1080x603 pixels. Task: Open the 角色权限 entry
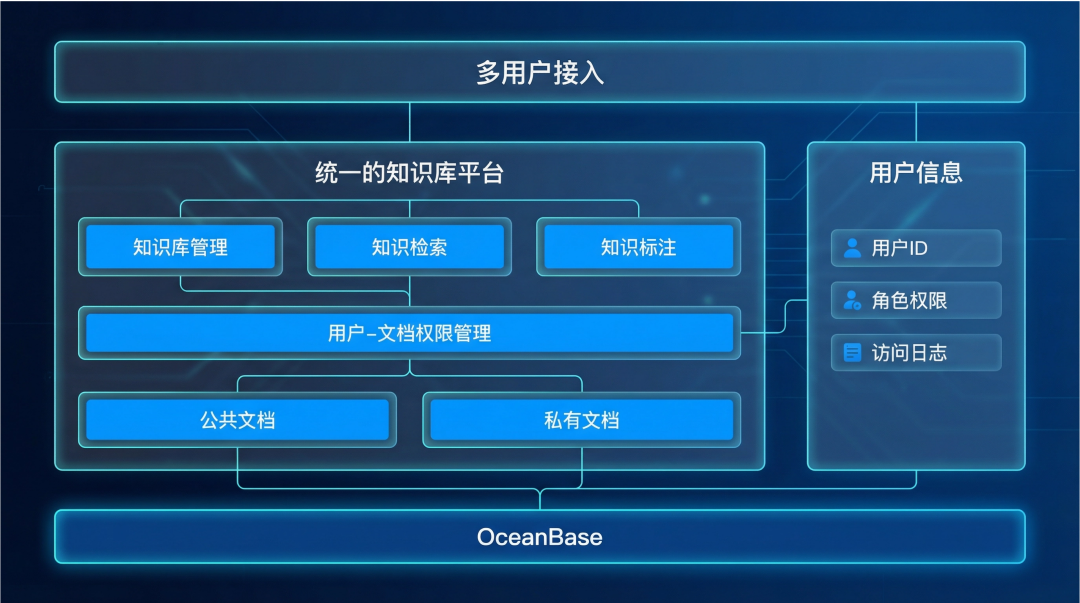915,300
